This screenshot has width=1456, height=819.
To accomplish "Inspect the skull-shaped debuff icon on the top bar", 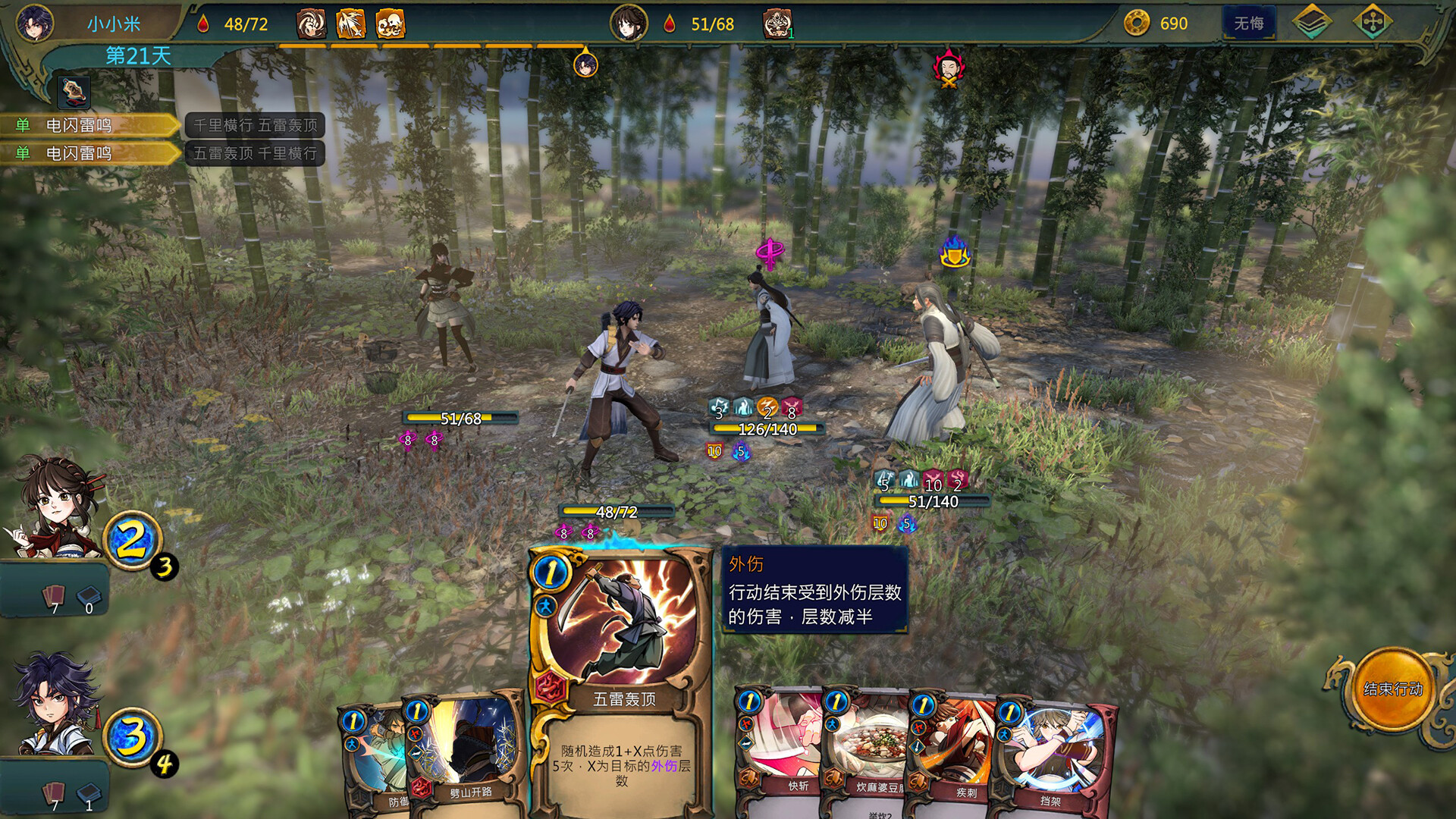I will point(389,25).
